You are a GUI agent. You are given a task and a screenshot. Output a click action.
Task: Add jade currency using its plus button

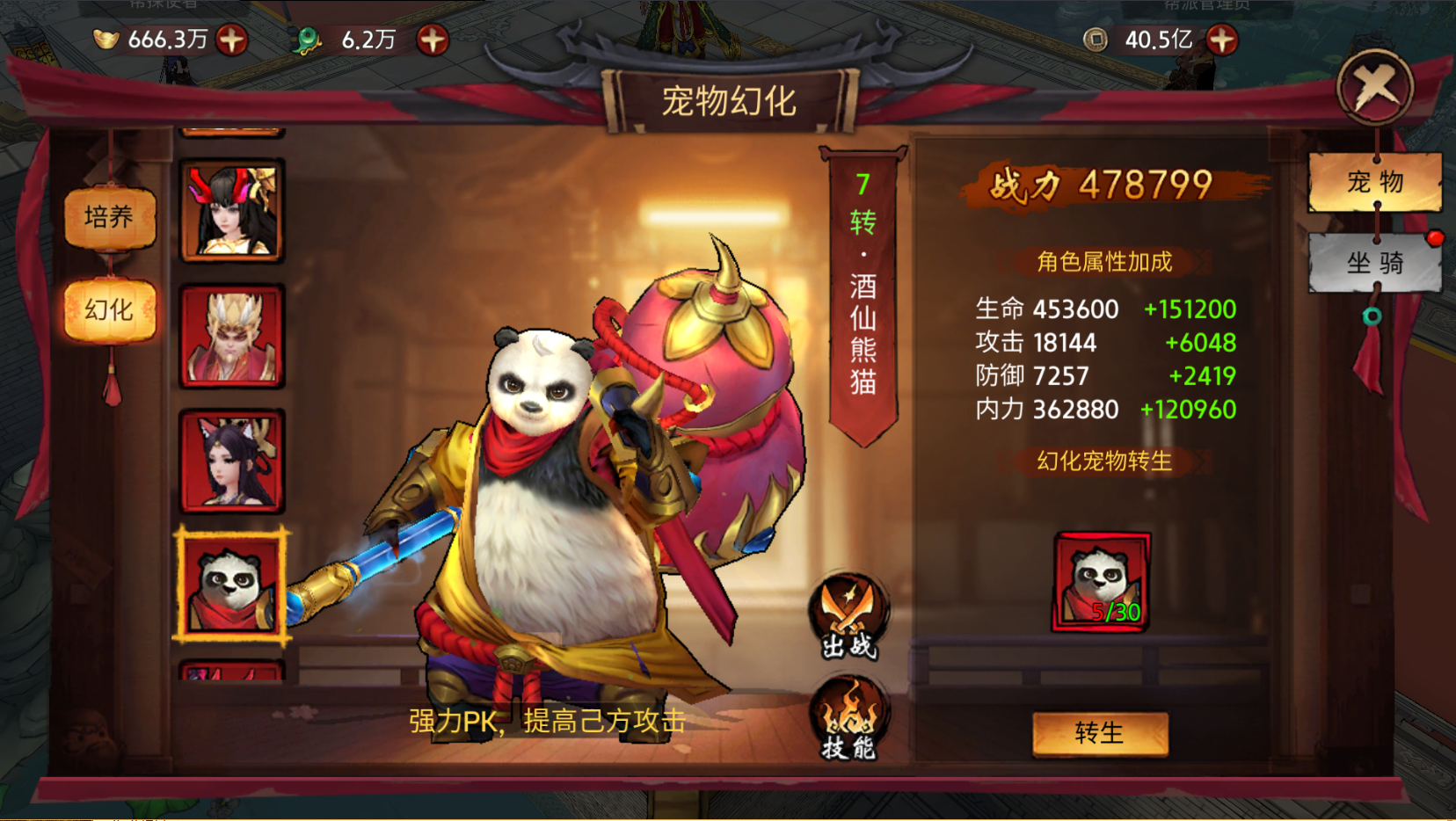tap(433, 40)
